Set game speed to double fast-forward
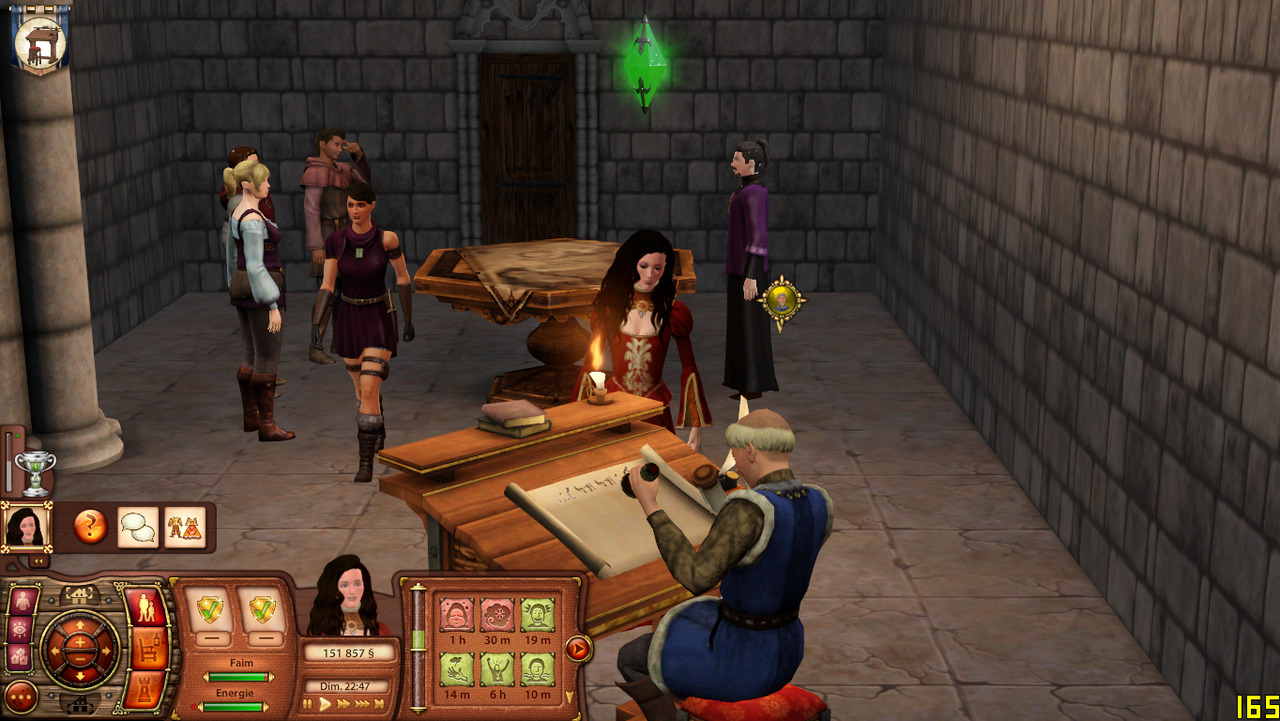The width and height of the screenshot is (1280, 721). click(343, 704)
